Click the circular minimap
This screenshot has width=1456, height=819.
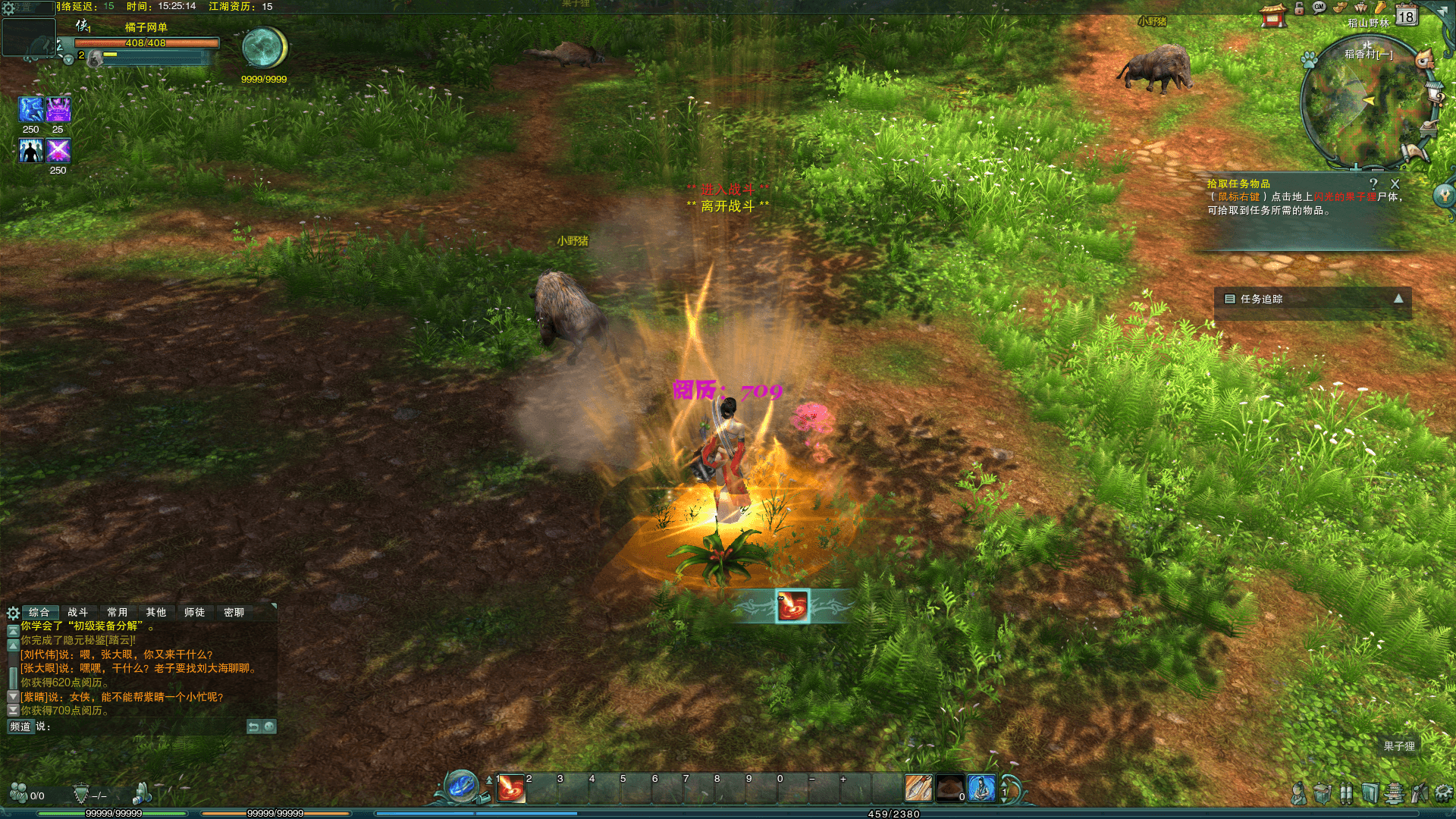click(x=1365, y=102)
